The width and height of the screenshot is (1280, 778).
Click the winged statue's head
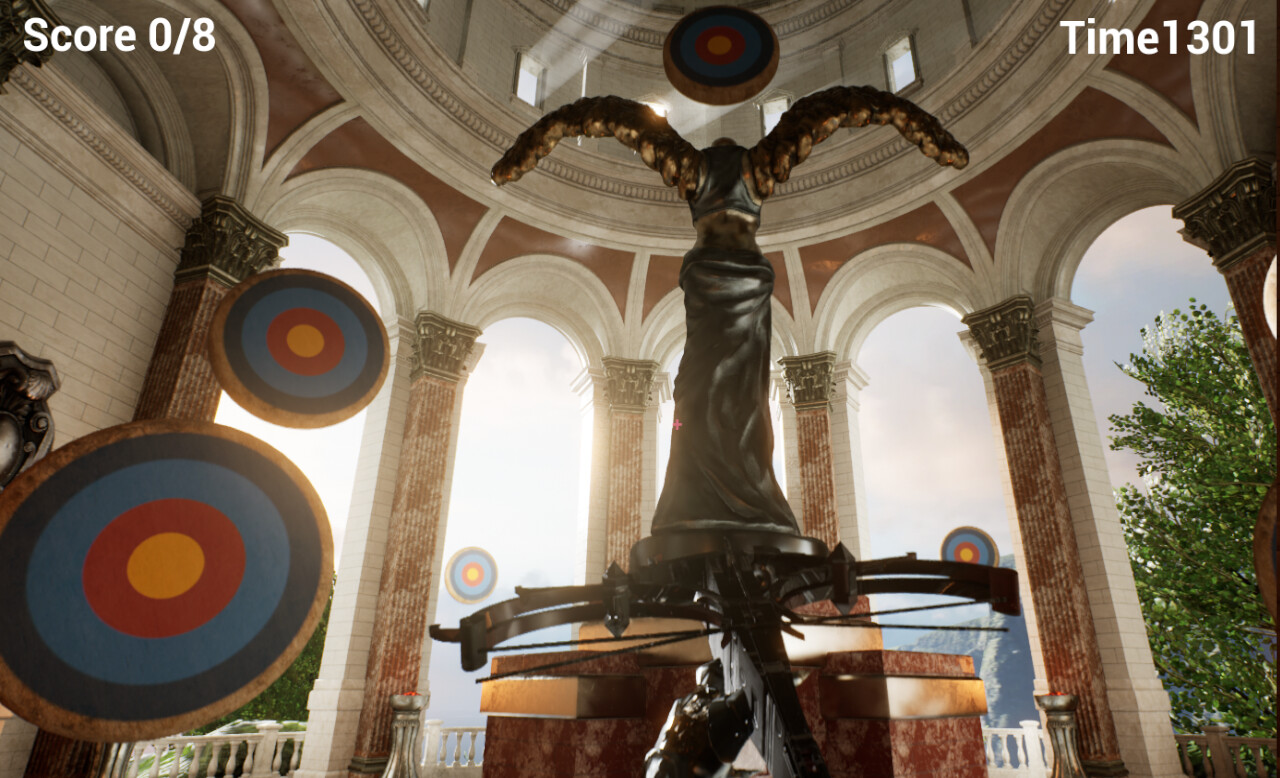click(x=722, y=140)
